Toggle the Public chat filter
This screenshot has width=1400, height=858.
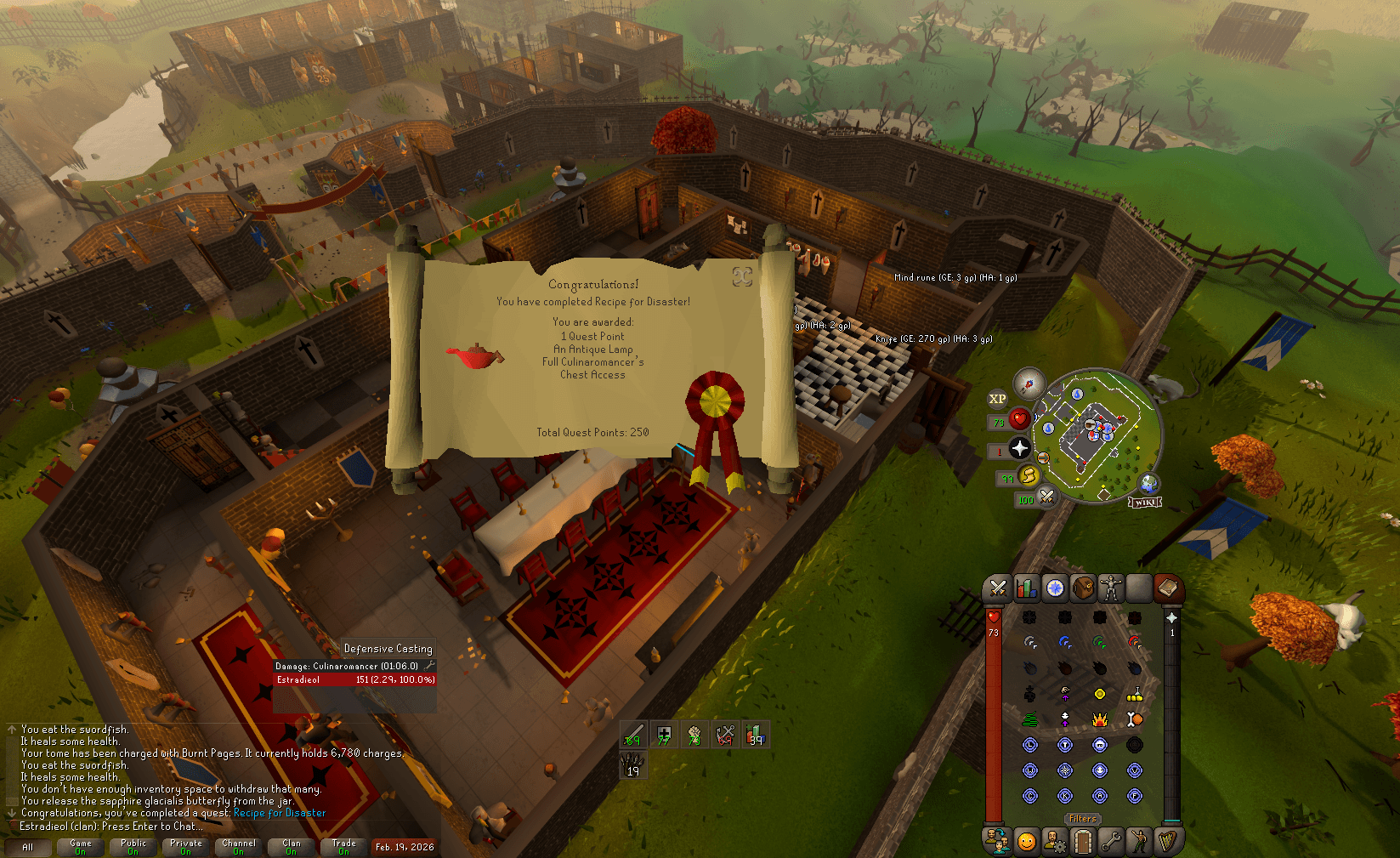coord(133,846)
